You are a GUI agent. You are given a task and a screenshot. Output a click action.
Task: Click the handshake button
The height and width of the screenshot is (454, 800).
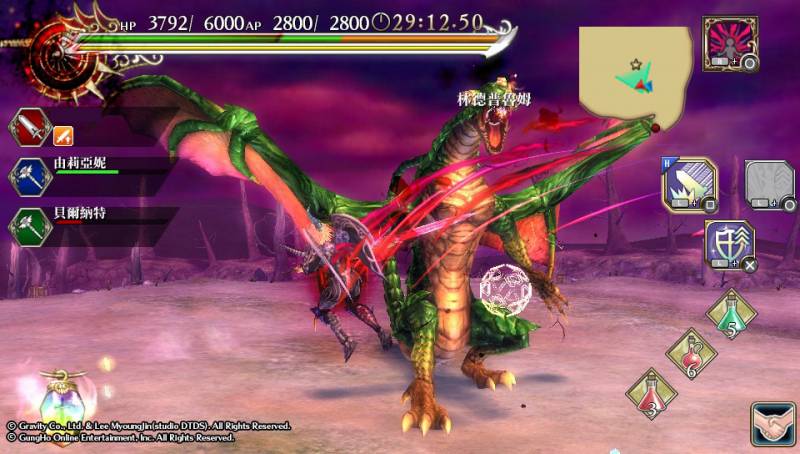click(772, 424)
